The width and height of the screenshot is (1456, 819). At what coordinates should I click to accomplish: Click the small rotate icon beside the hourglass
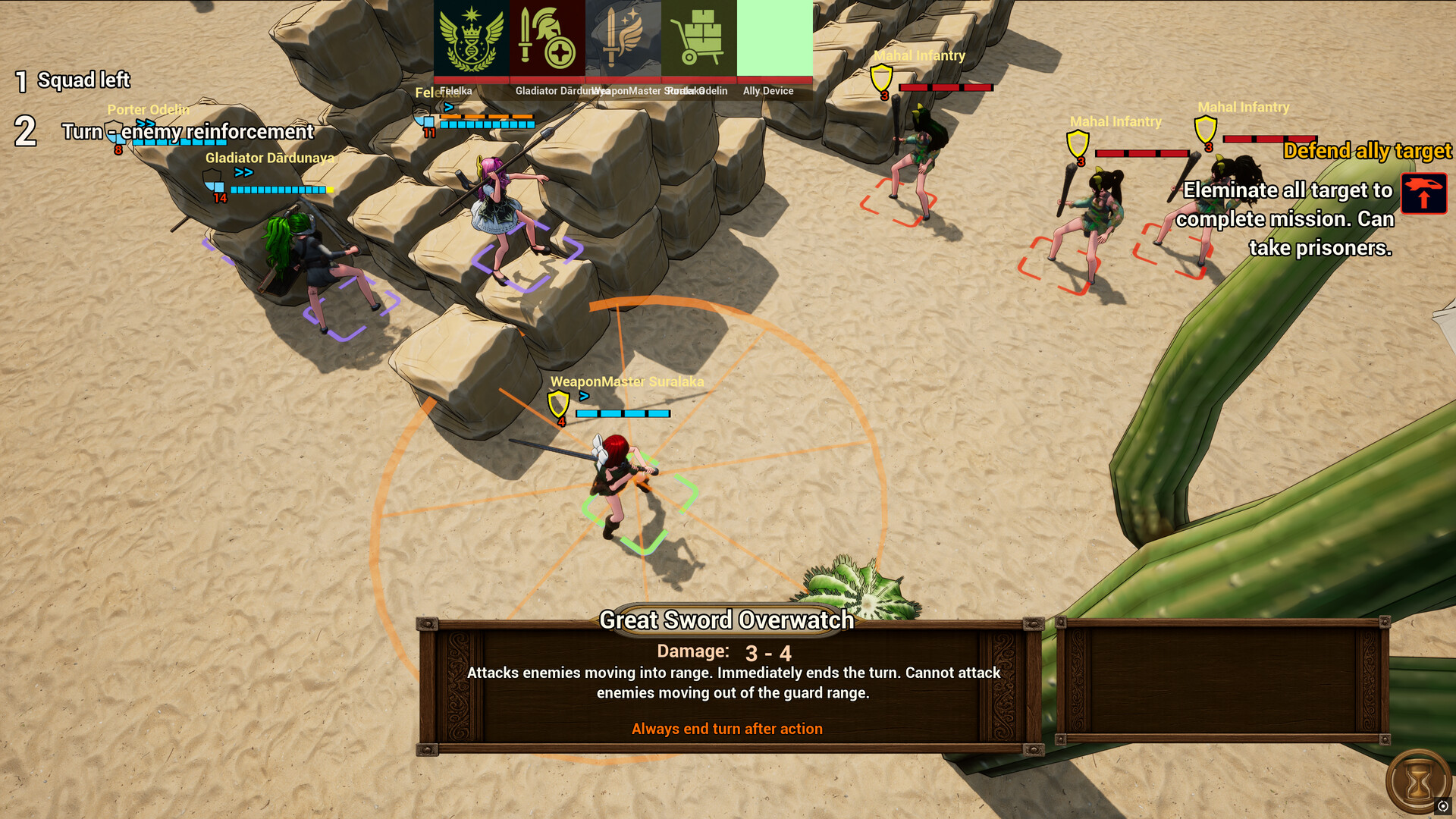tap(1443, 806)
